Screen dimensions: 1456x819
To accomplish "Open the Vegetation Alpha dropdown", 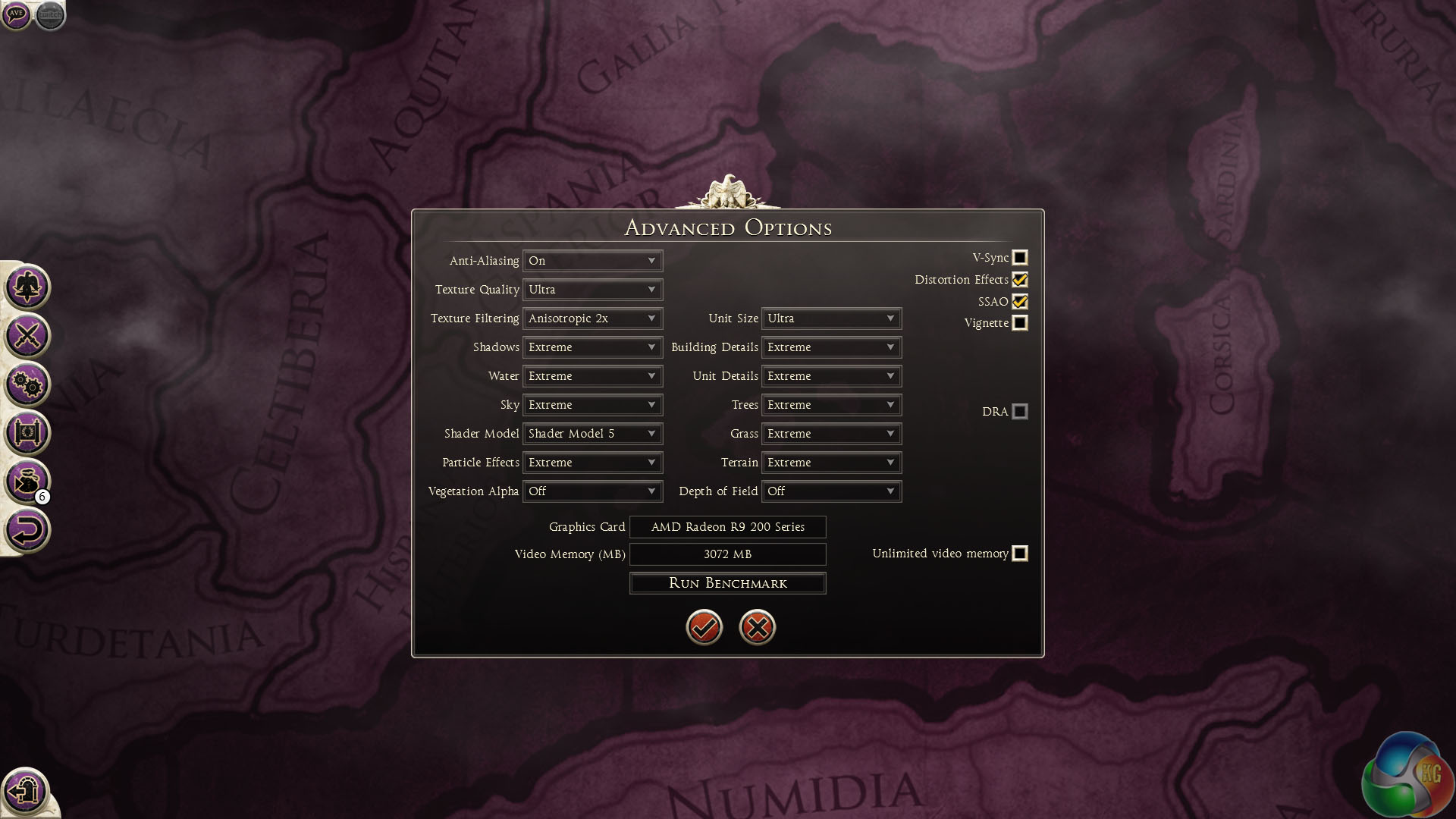I will tap(592, 491).
